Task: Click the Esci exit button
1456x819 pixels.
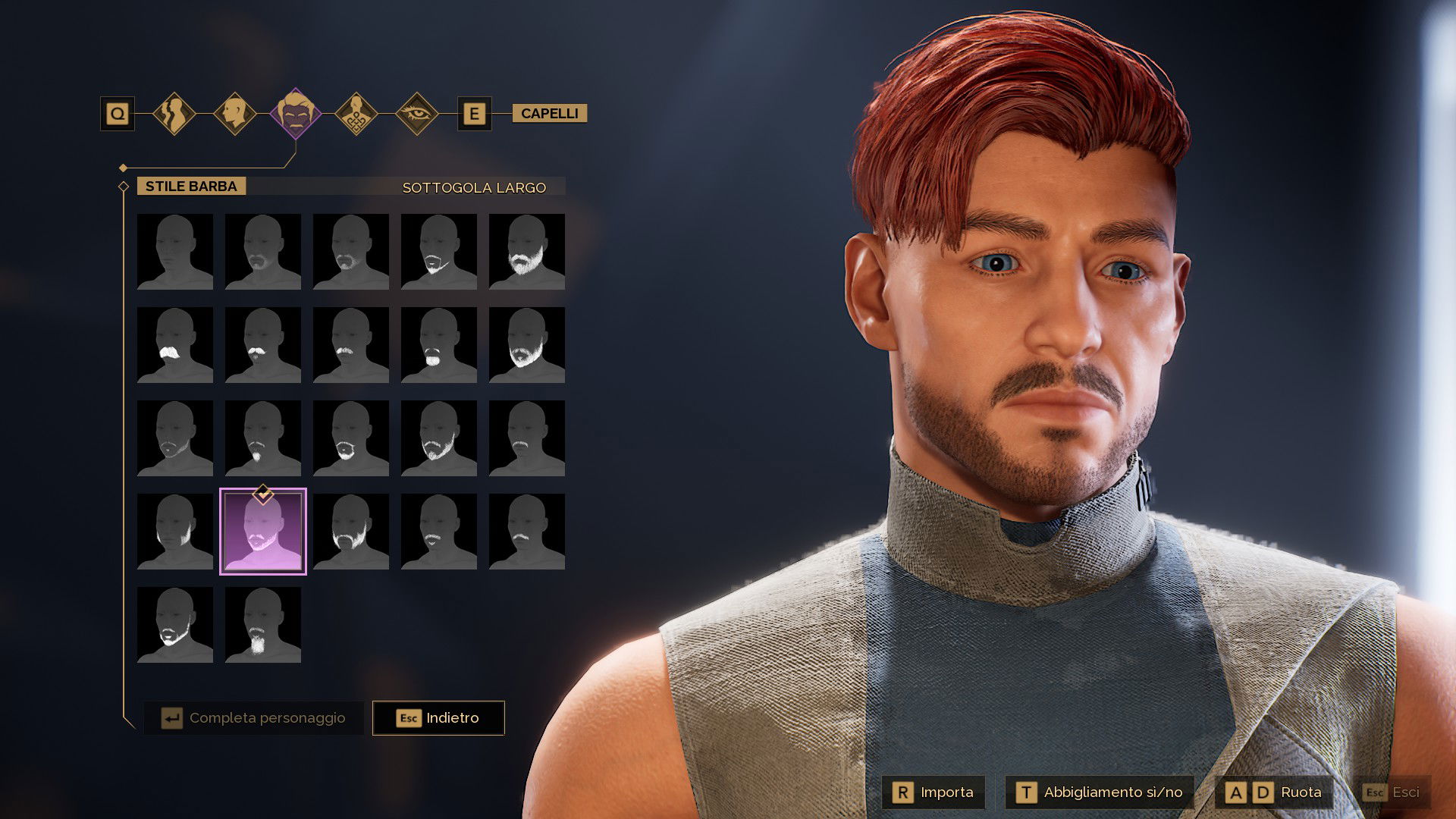Action: tap(1392, 792)
